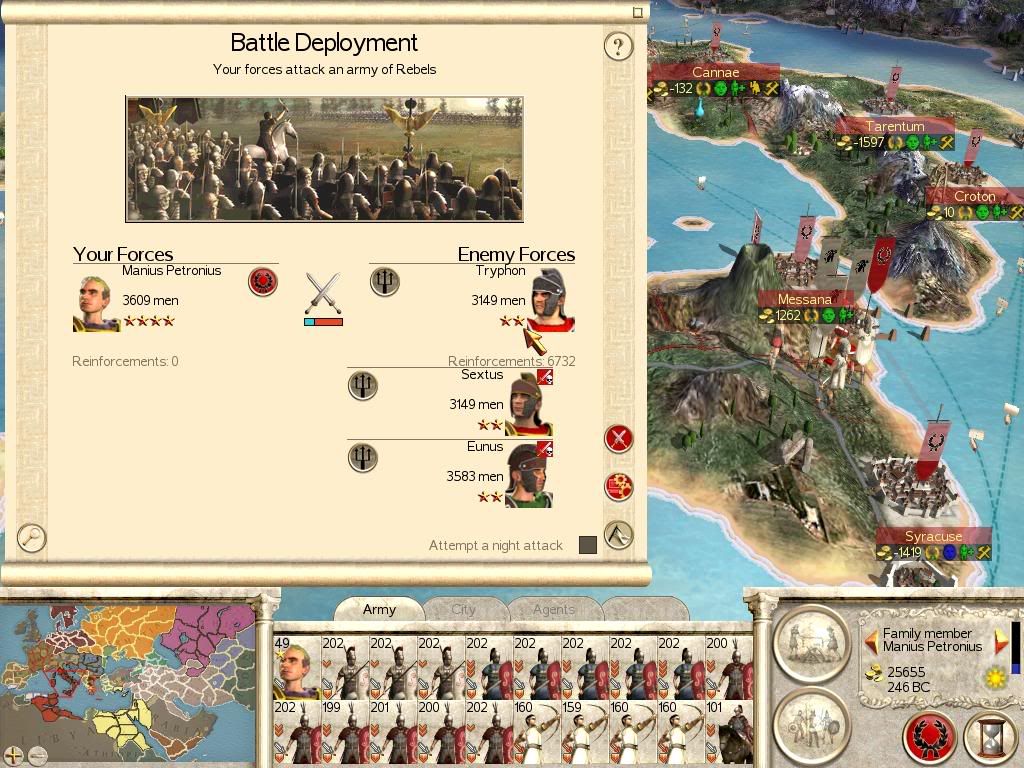Screen dimensions: 1024x768
Task: Toggle the Attempt a night attack checkbox
Action: (x=588, y=545)
